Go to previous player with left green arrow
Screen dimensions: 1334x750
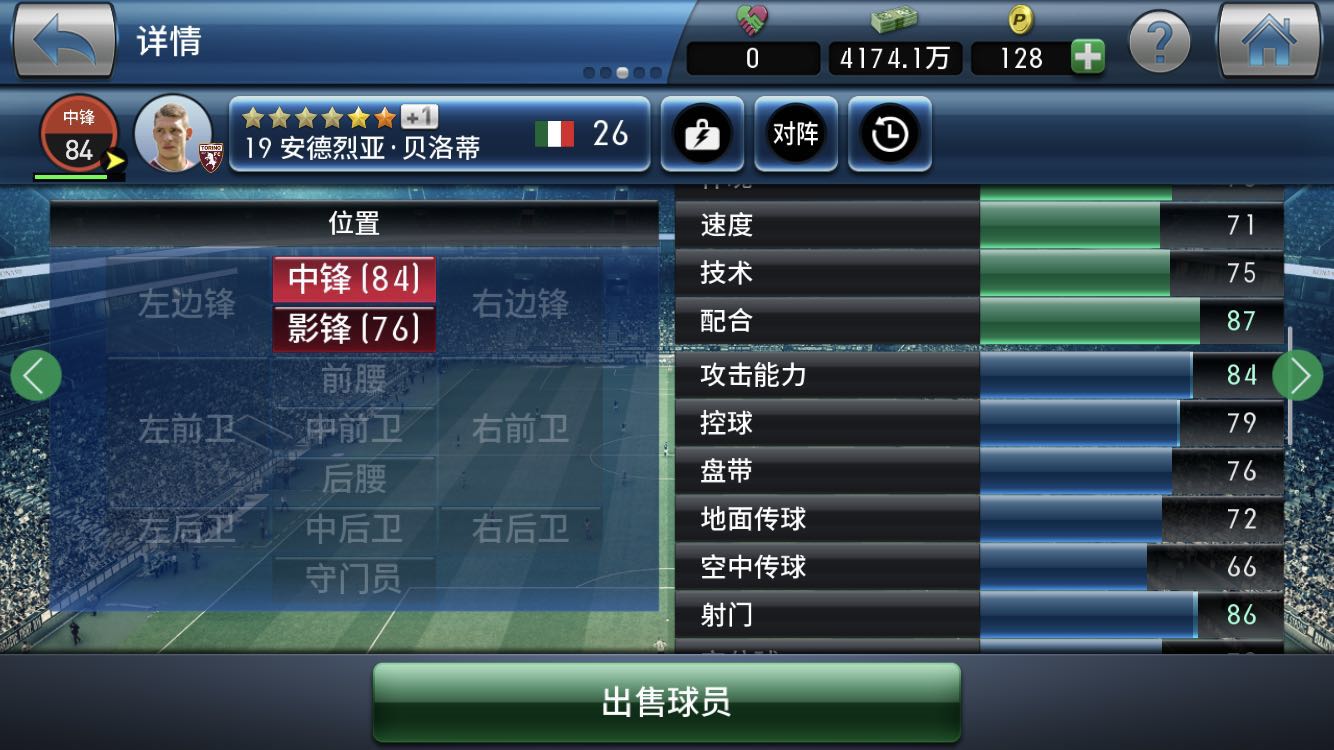pos(35,374)
